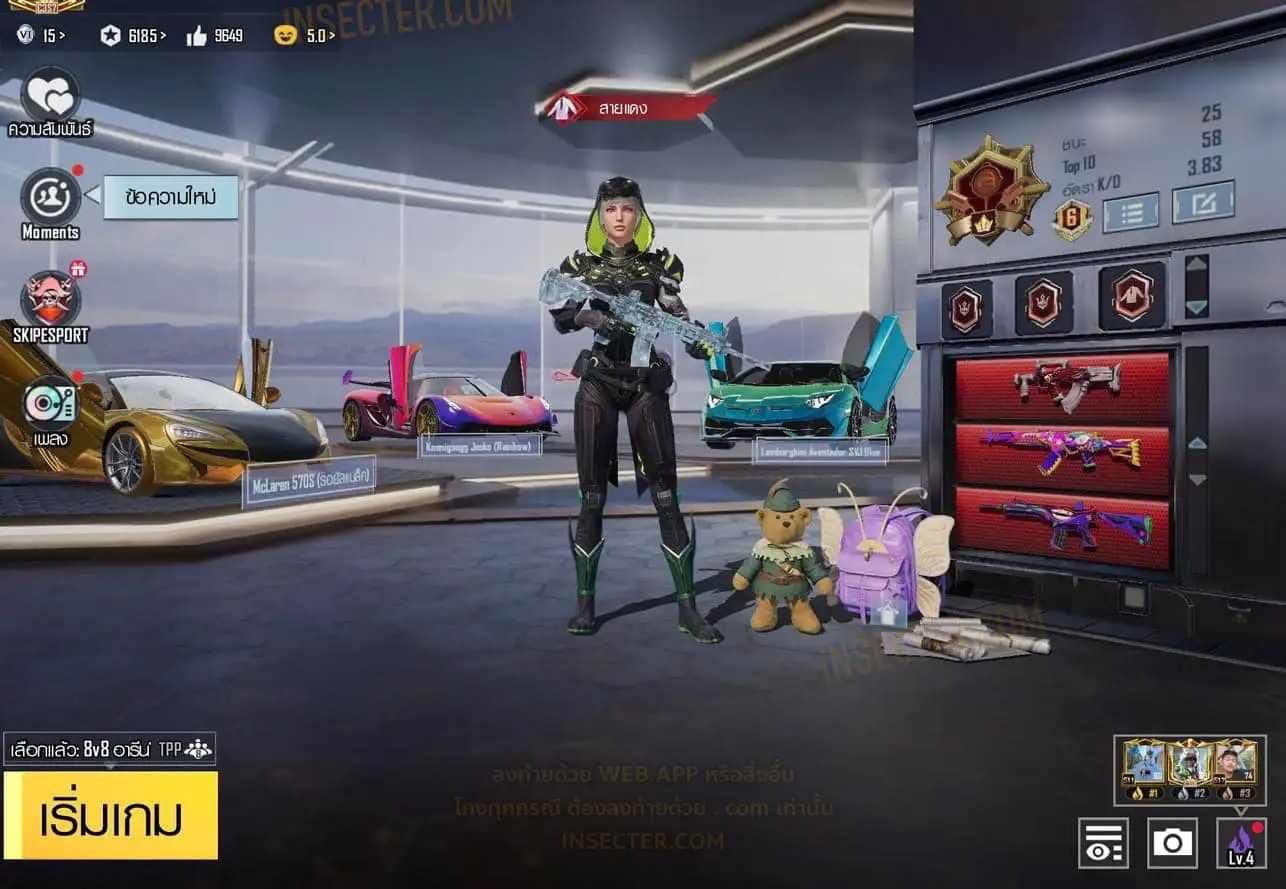This screenshot has height=889, width=1286.
Task: Open the เพลง music player icon
Action: pos(50,402)
